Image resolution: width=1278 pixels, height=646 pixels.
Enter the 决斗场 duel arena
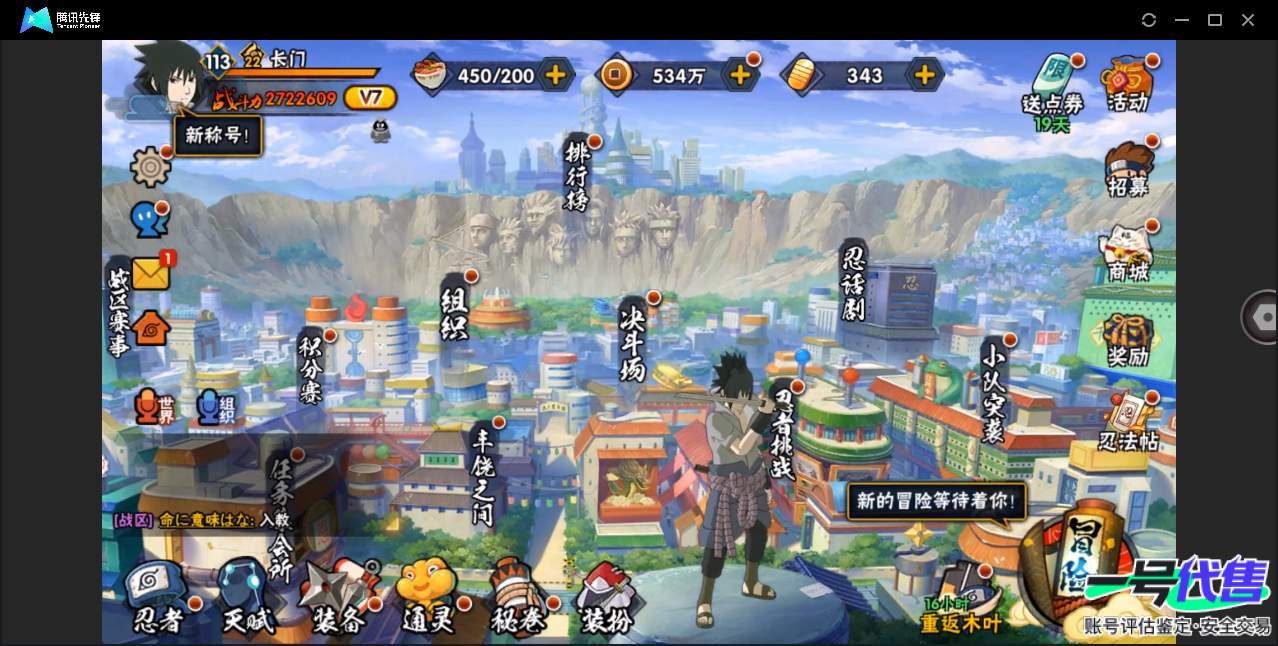[x=633, y=342]
